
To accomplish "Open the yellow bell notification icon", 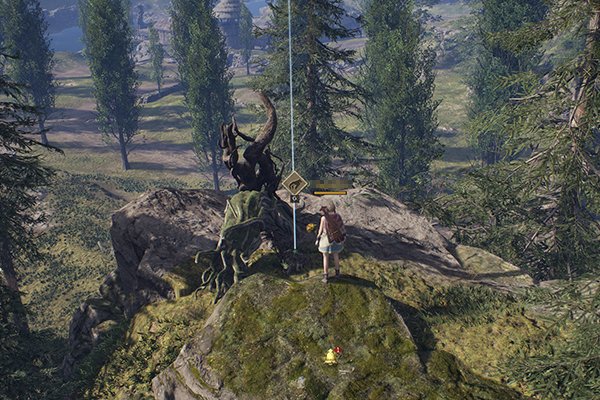I will (330, 356).
